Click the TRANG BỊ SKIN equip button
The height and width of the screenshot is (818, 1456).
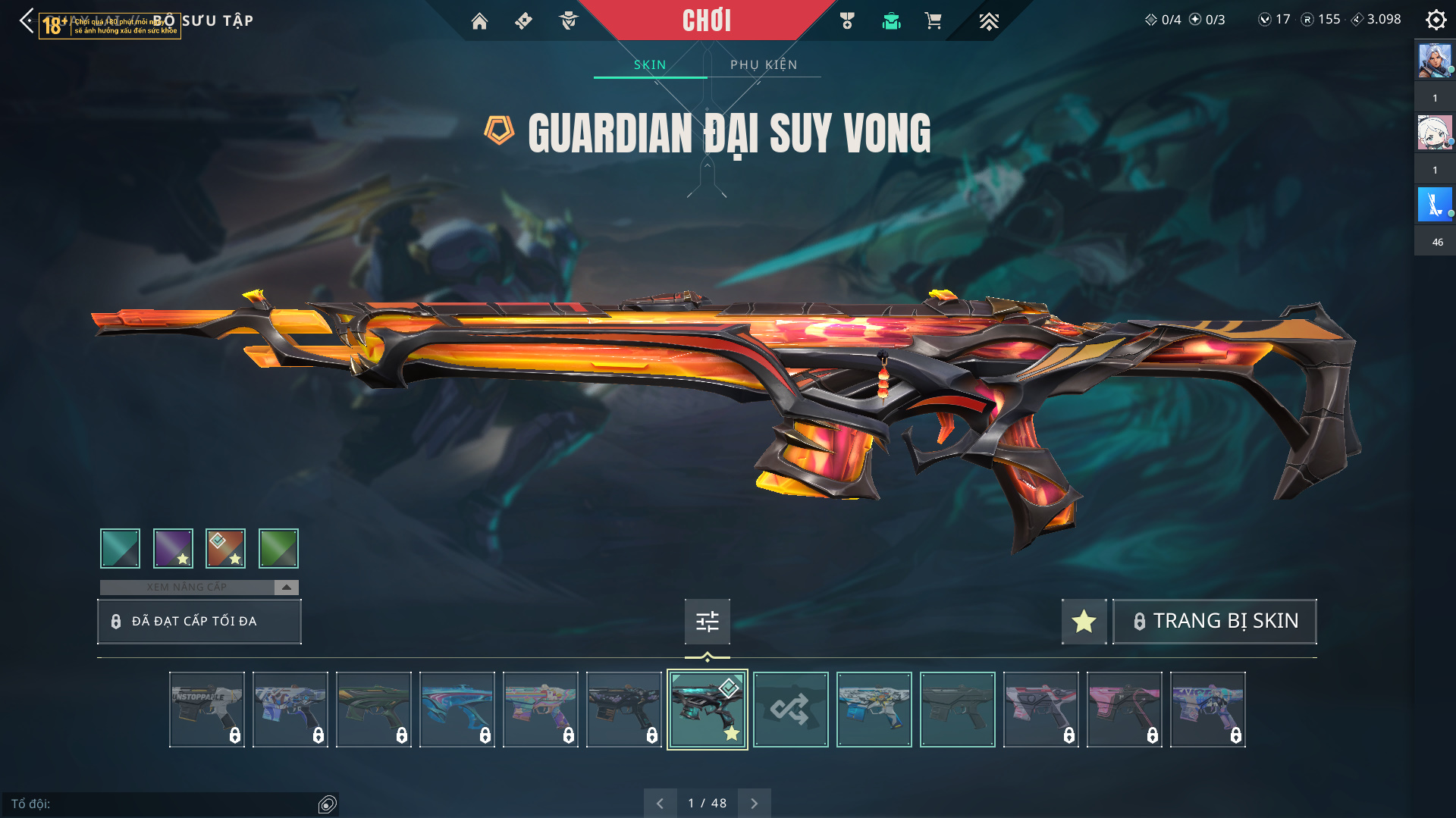click(x=1214, y=622)
